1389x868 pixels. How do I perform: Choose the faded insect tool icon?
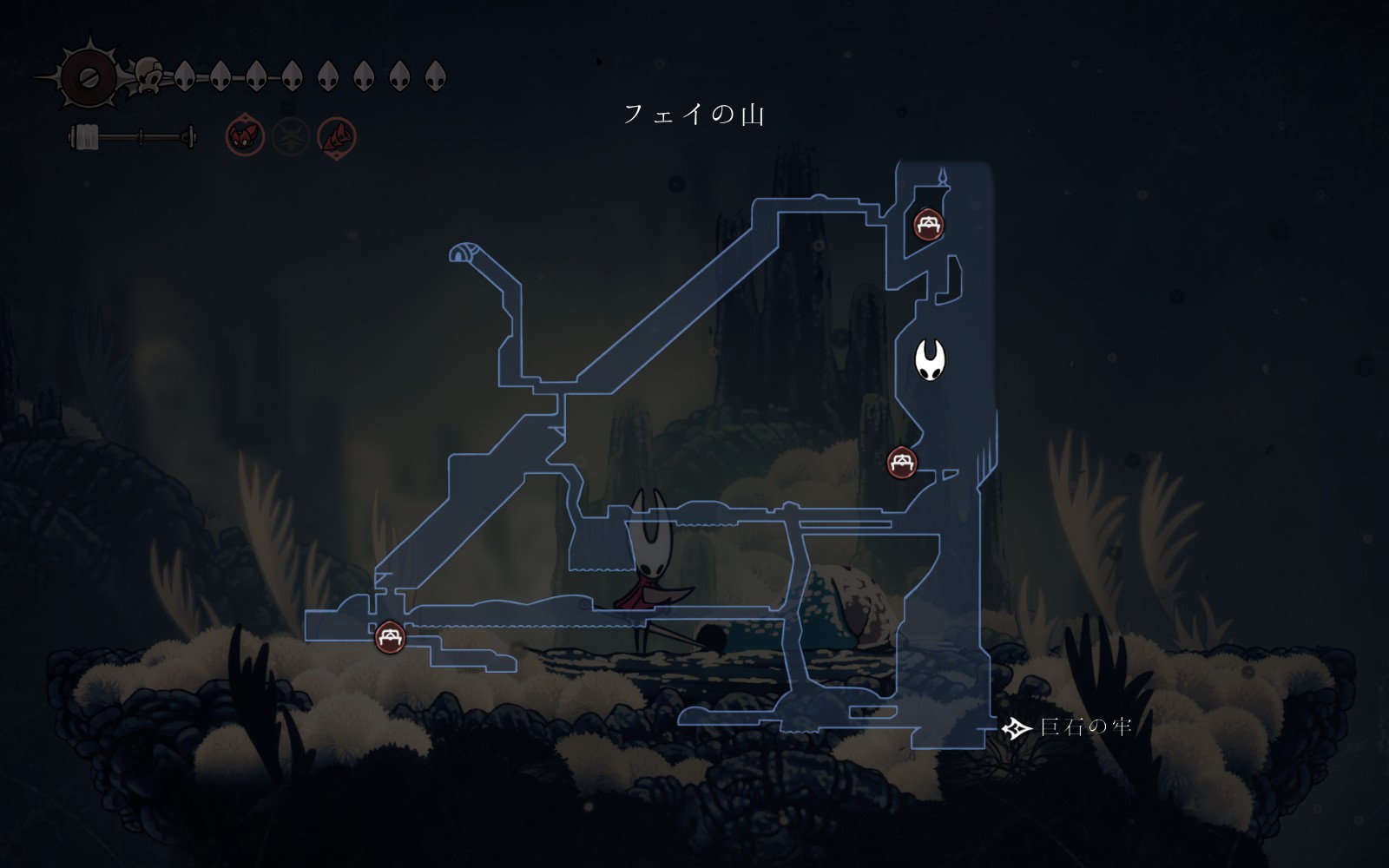click(x=291, y=137)
